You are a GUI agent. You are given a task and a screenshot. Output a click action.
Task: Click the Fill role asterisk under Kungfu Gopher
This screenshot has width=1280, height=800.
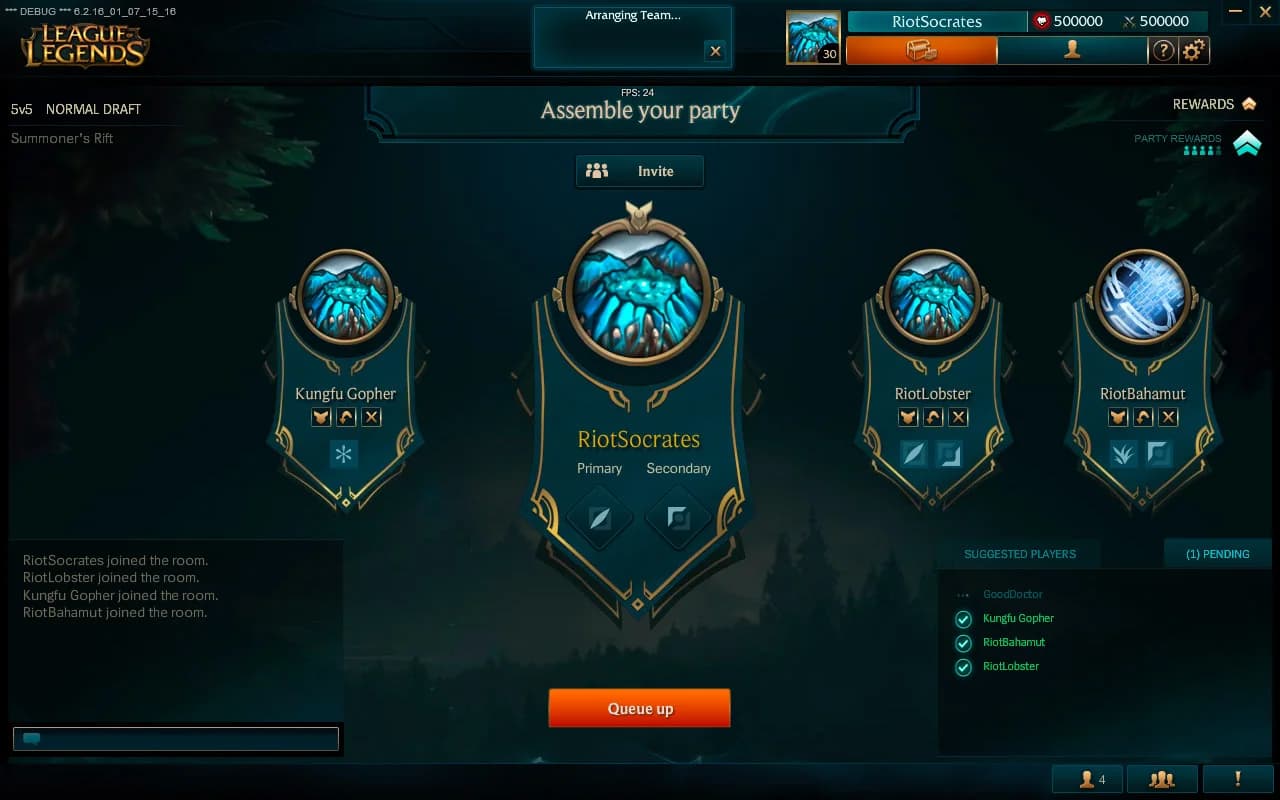(x=344, y=455)
